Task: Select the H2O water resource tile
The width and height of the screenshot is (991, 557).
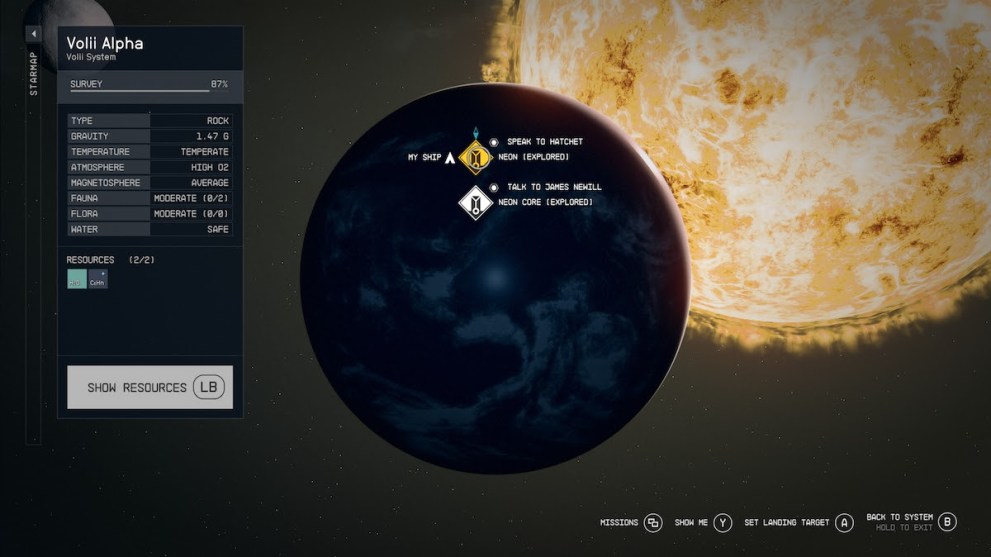Action: 77,279
